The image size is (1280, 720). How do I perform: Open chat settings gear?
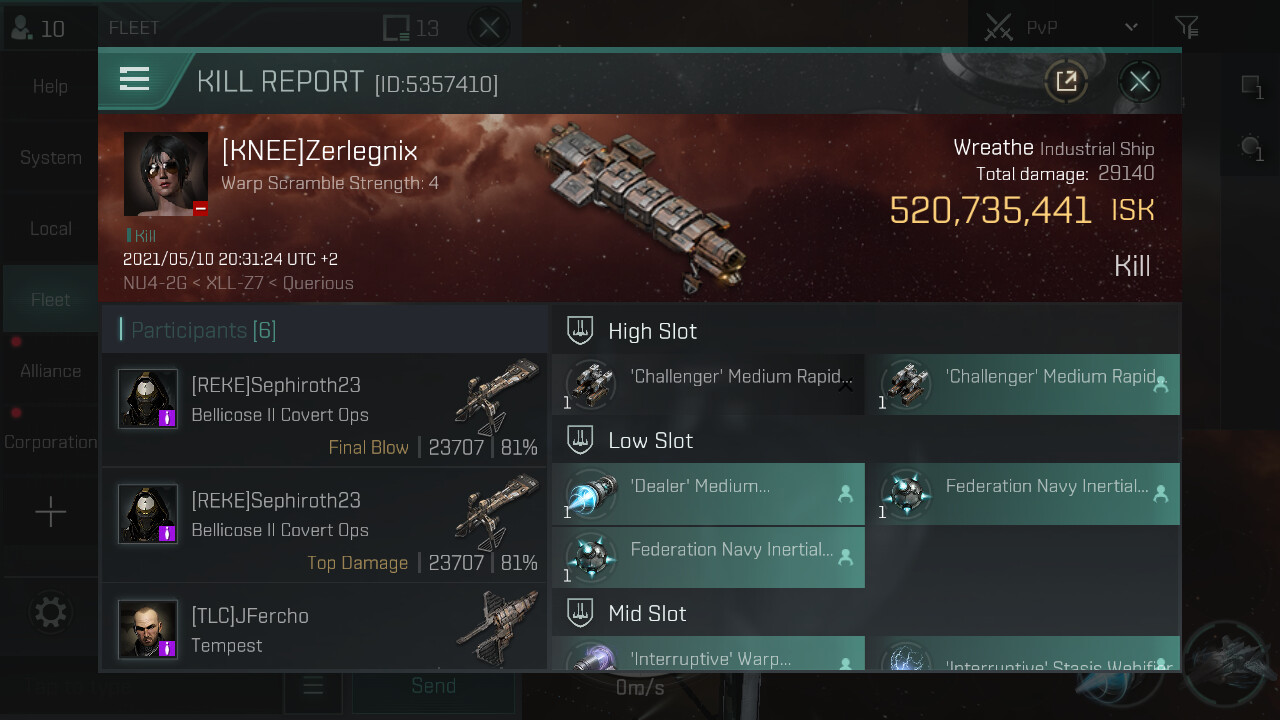(50, 612)
